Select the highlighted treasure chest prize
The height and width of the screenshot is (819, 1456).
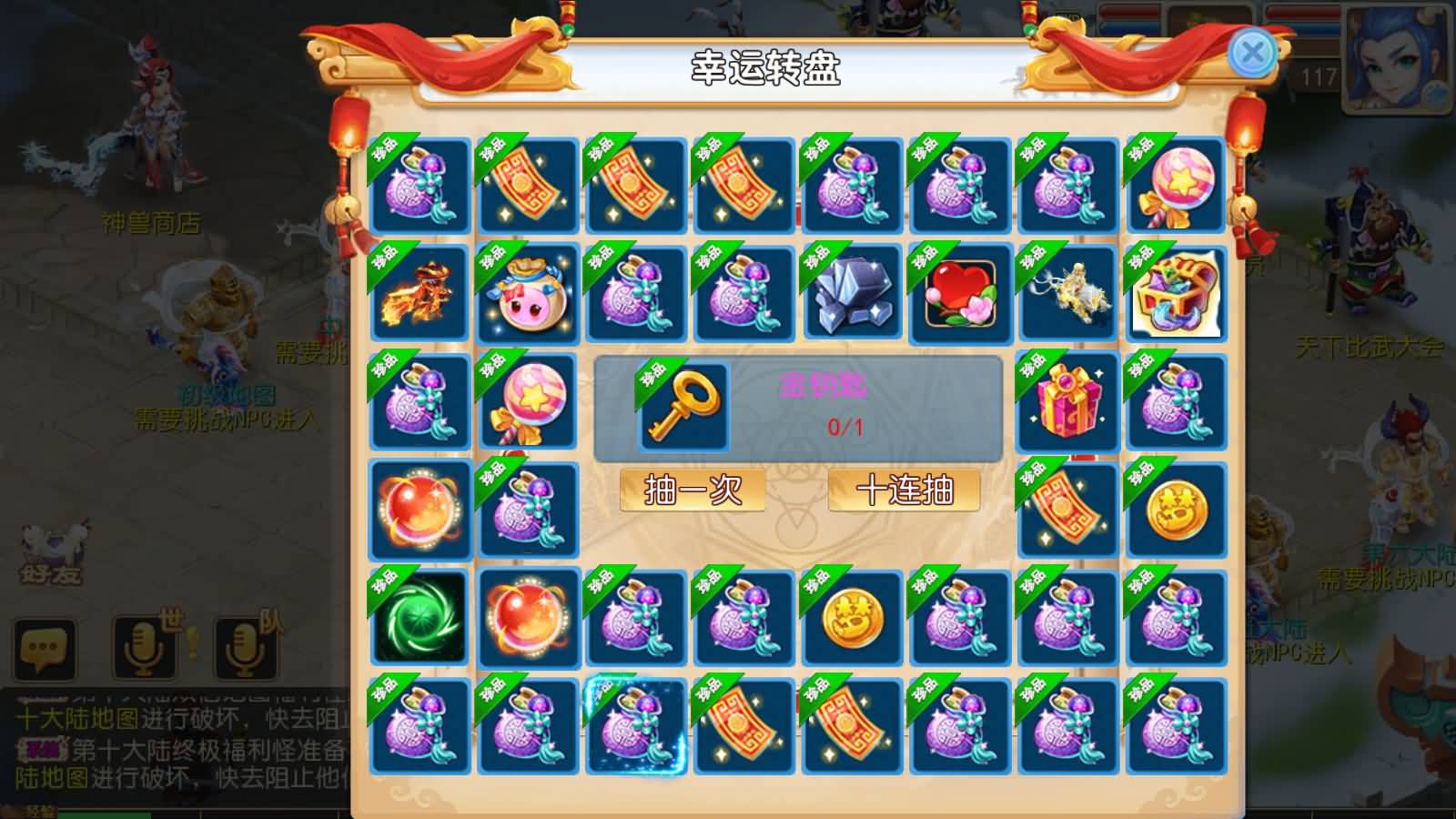point(1176,294)
